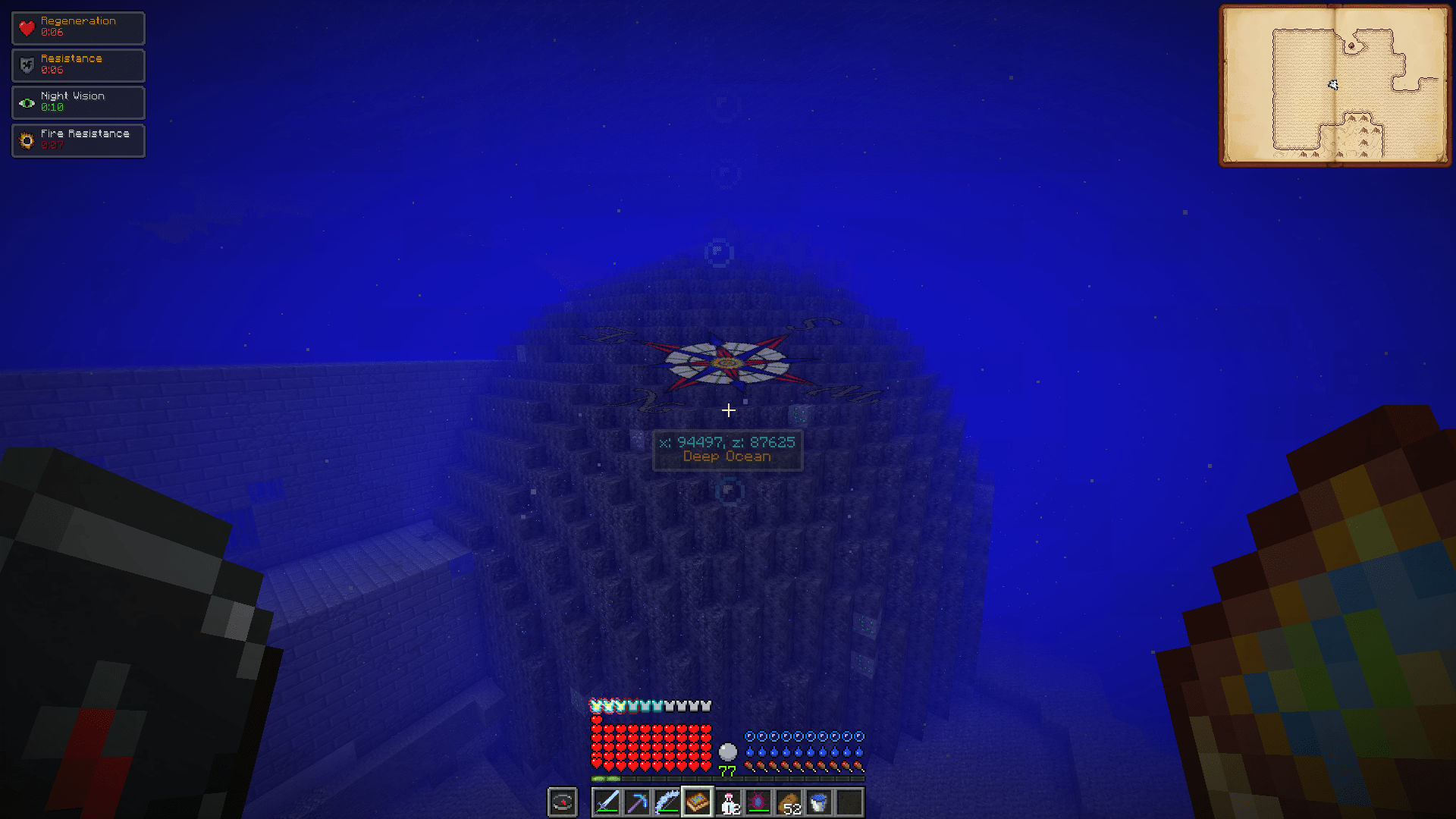Image resolution: width=1456 pixels, height=819 pixels.
Task: Select the pink potion in the hotbar
Action: click(x=728, y=802)
